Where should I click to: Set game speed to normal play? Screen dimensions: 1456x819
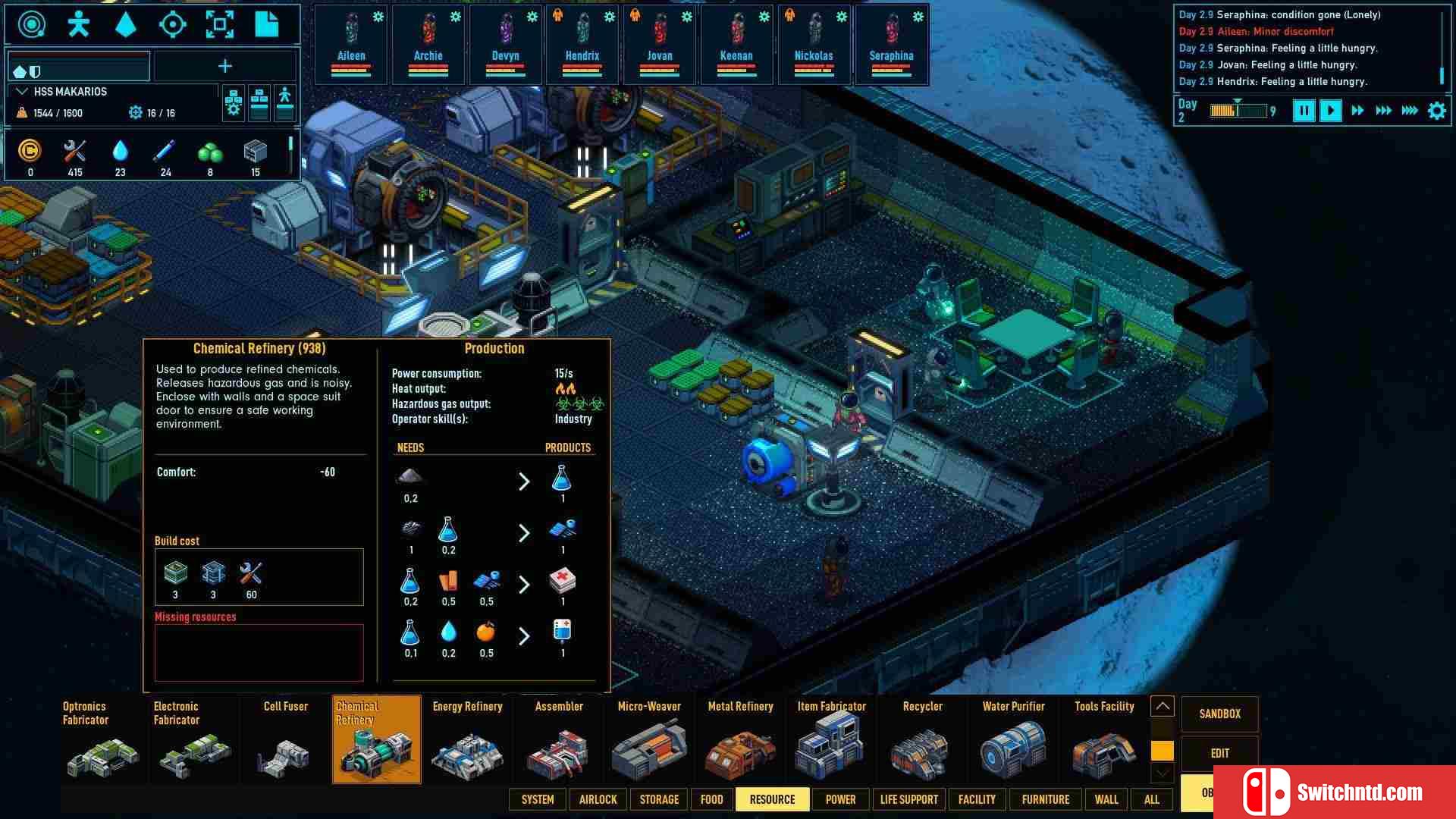[x=1330, y=111]
